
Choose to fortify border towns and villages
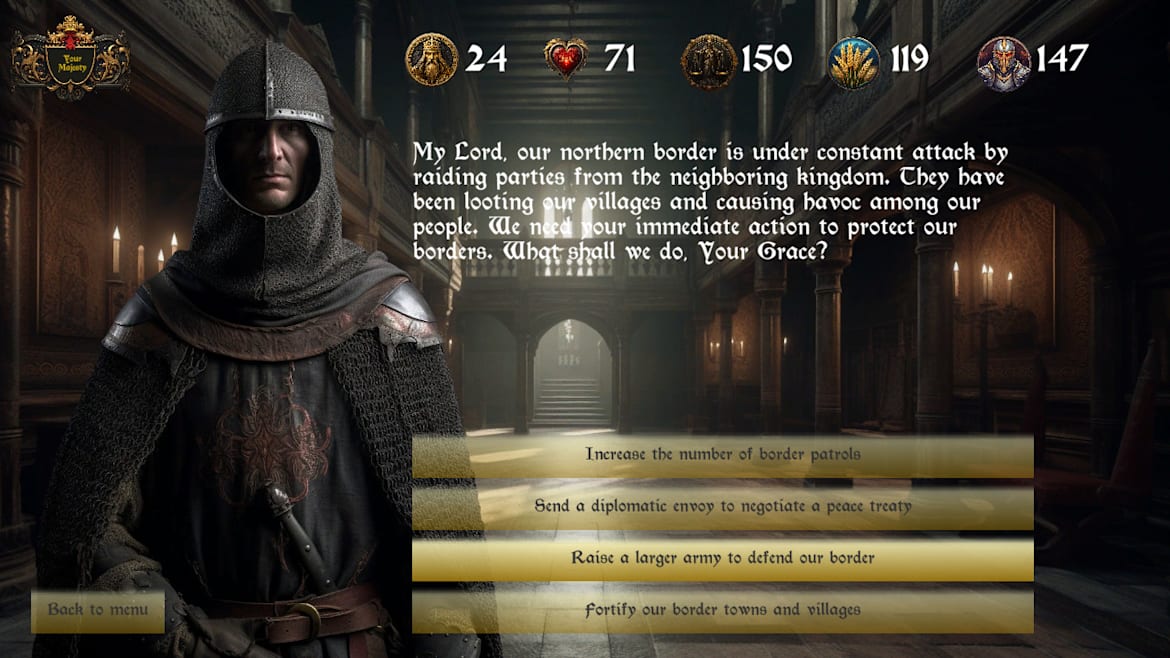pos(722,610)
